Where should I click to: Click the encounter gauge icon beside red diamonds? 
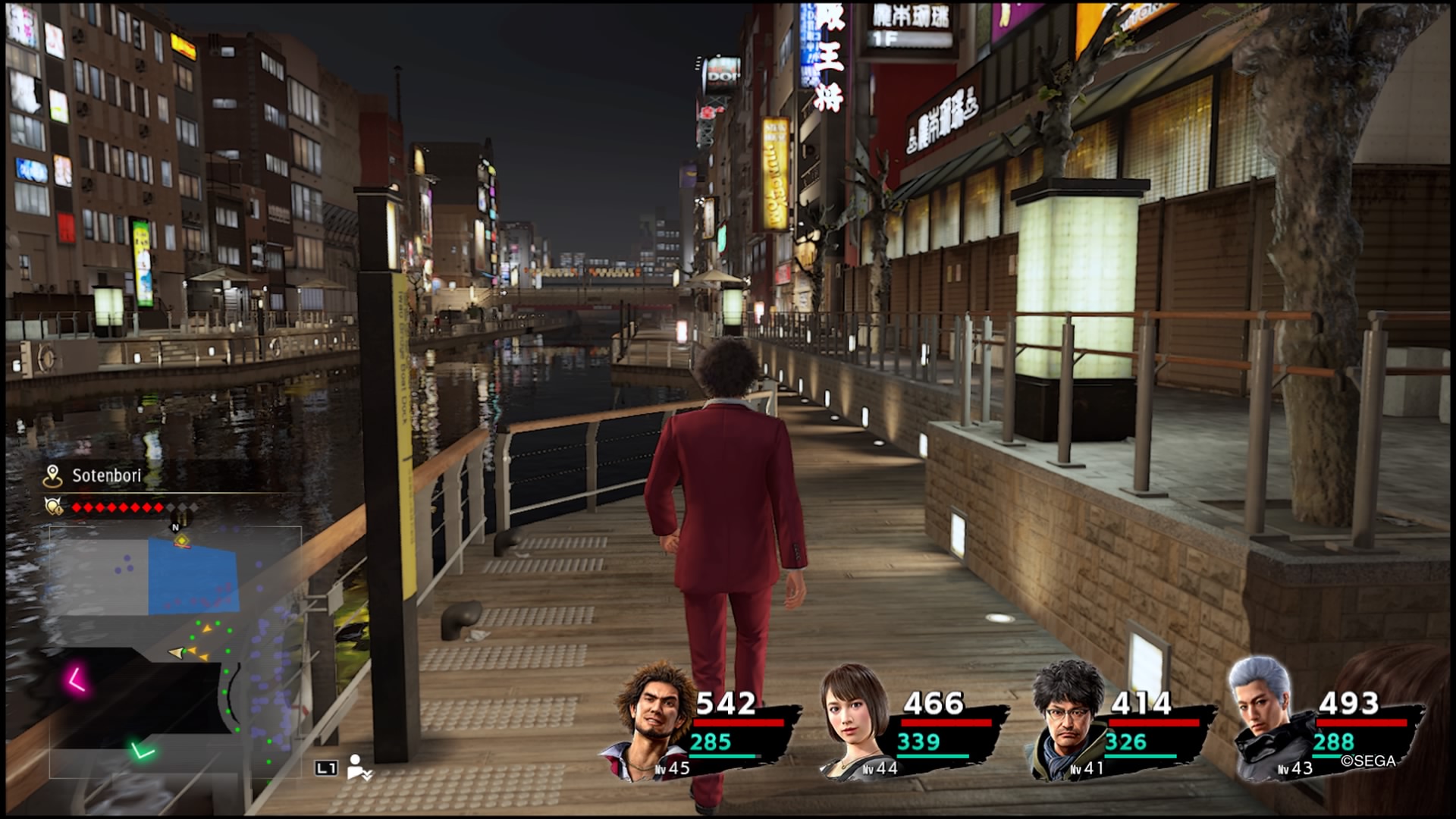(x=53, y=507)
